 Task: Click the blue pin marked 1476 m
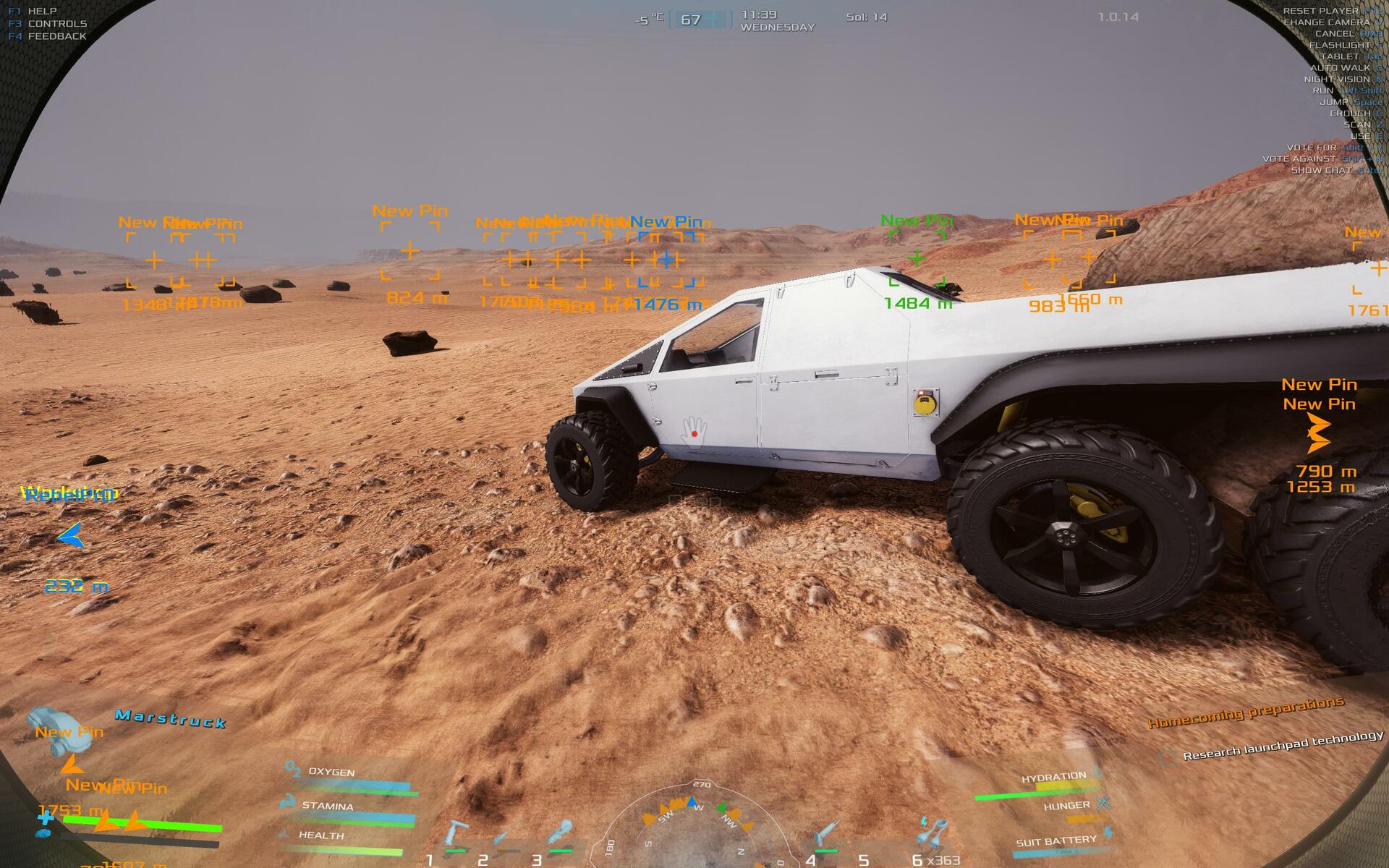coord(666,258)
